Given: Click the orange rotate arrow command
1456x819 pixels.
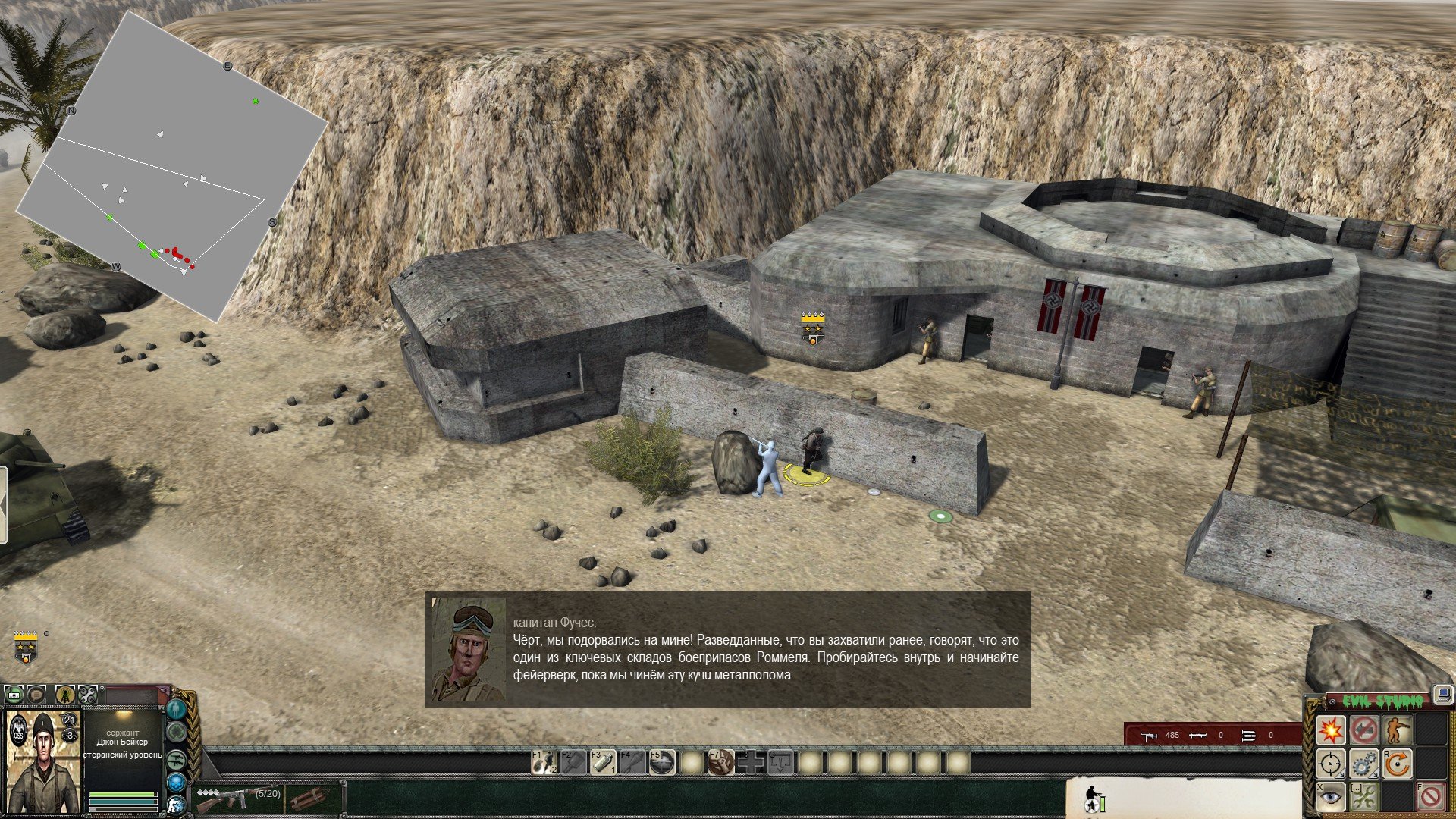Looking at the screenshot, I should 1397,764.
